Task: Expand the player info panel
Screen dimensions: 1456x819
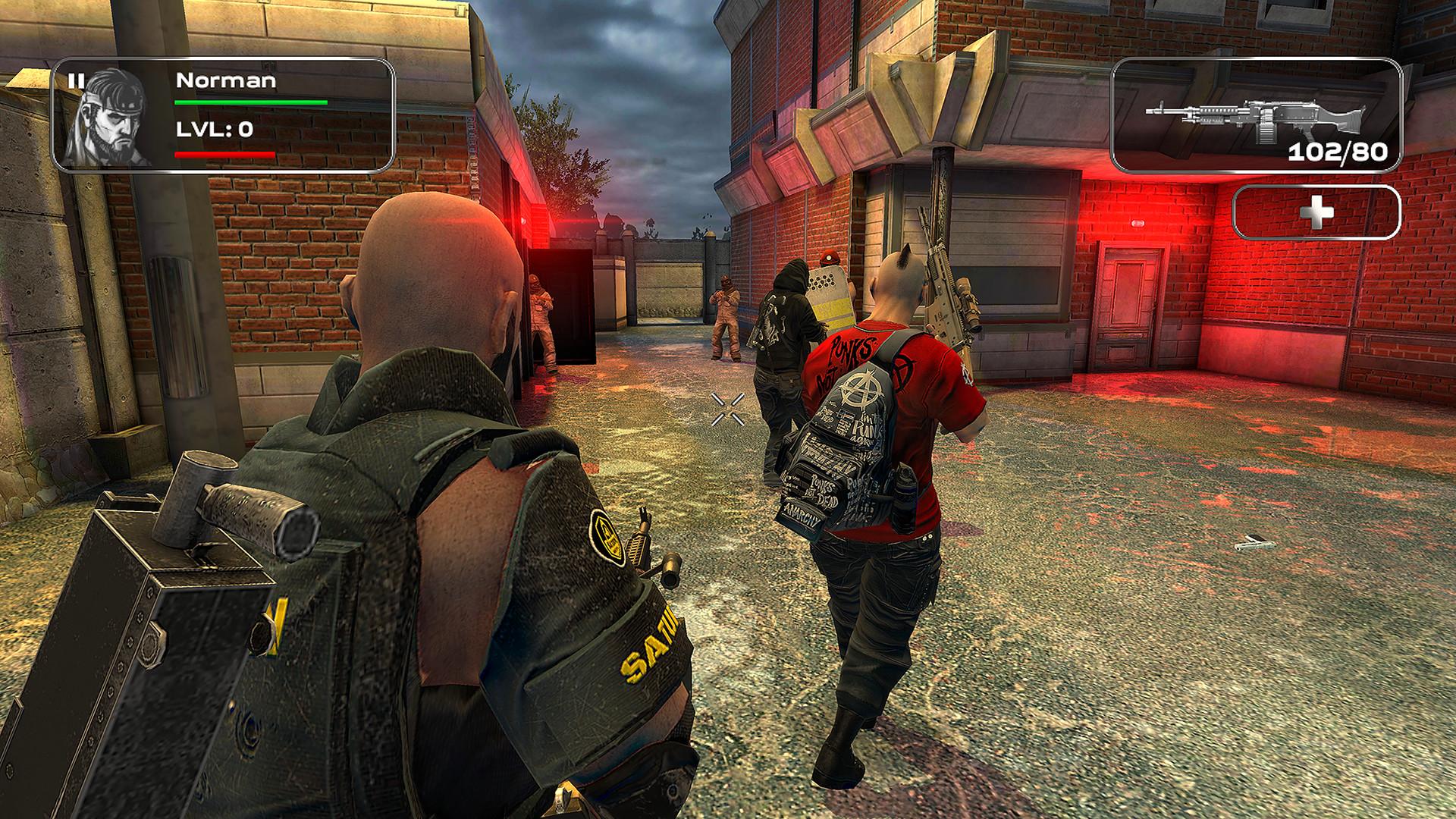Action: click(227, 114)
